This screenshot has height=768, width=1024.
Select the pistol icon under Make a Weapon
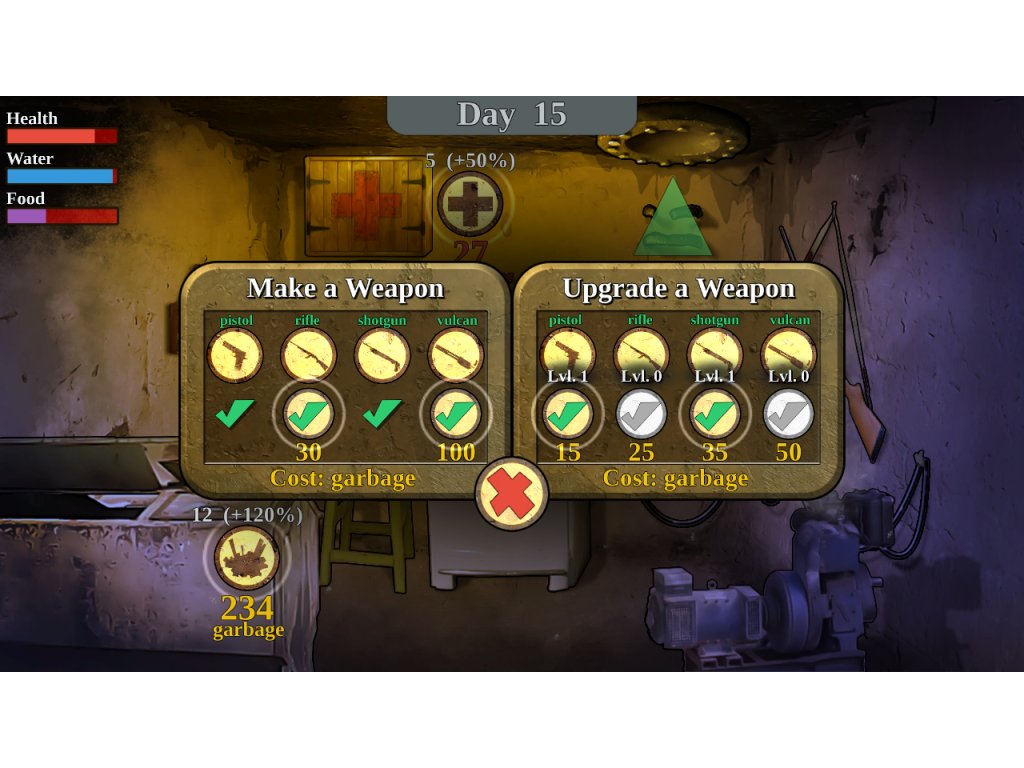(x=235, y=355)
